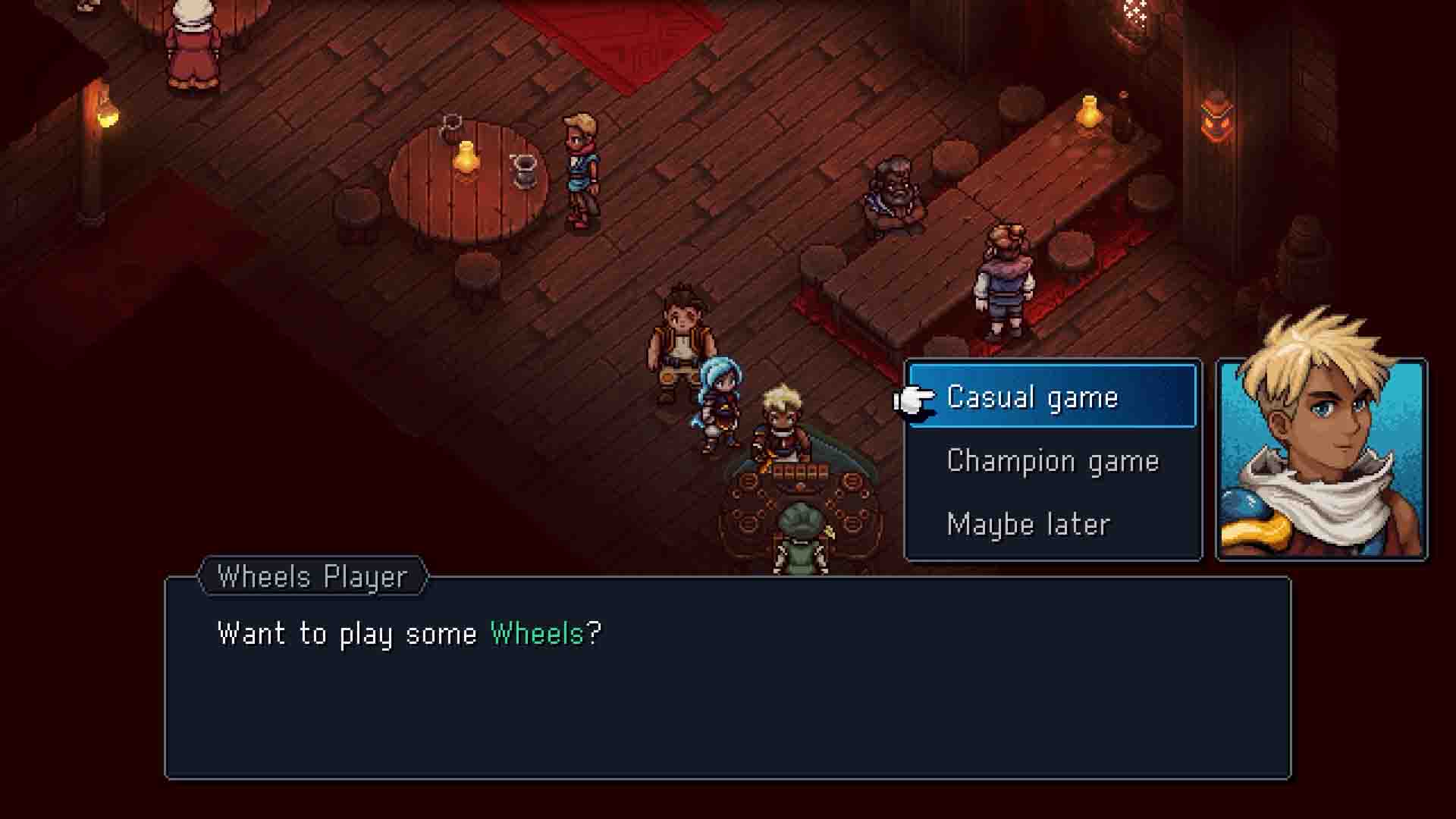The height and width of the screenshot is (819, 1456).
Task: Choose Champion game from the menu
Action: pyautogui.click(x=1053, y=460)
